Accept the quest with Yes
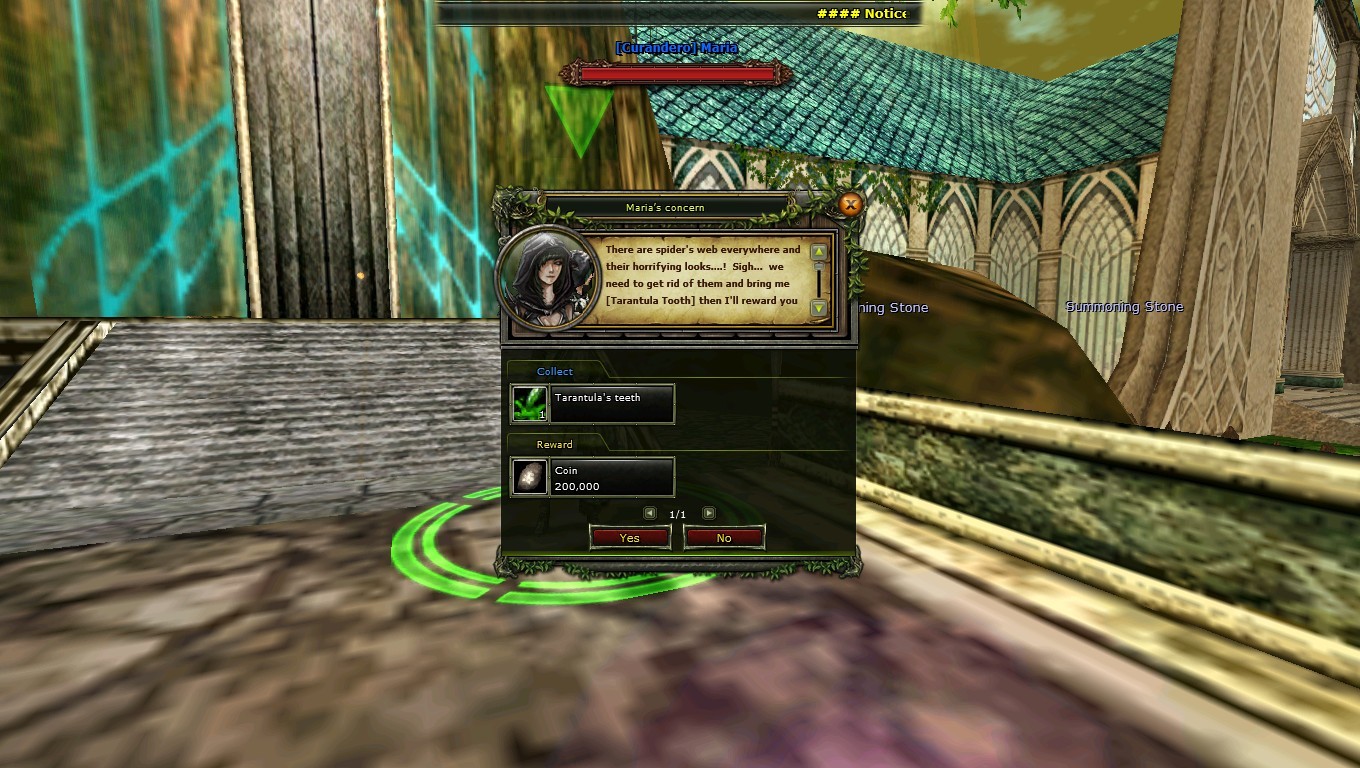Screen dimensions: 1360x768 630,537
